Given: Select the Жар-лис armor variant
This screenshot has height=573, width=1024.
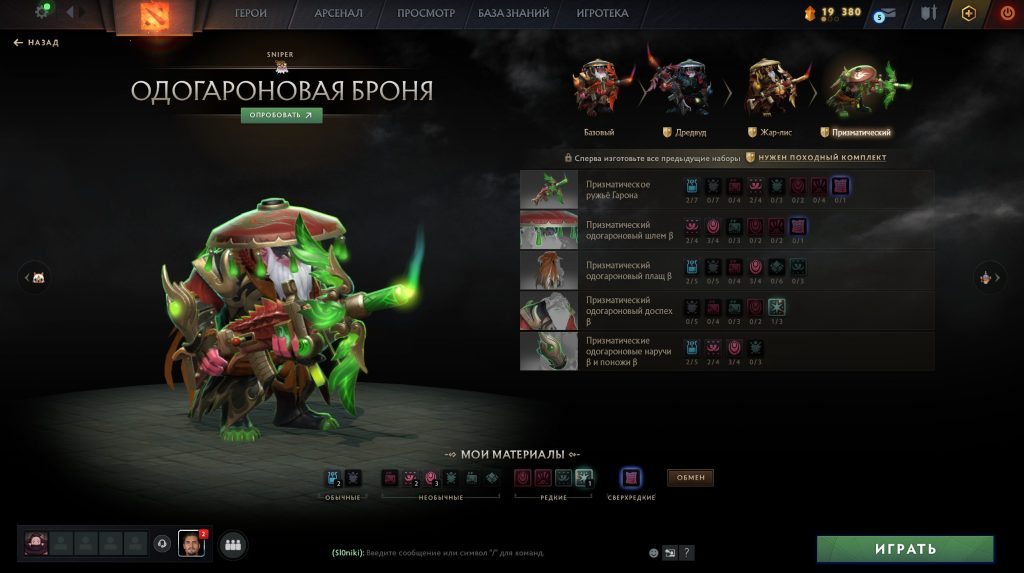Looking at the screenshot, I should 770,92.
